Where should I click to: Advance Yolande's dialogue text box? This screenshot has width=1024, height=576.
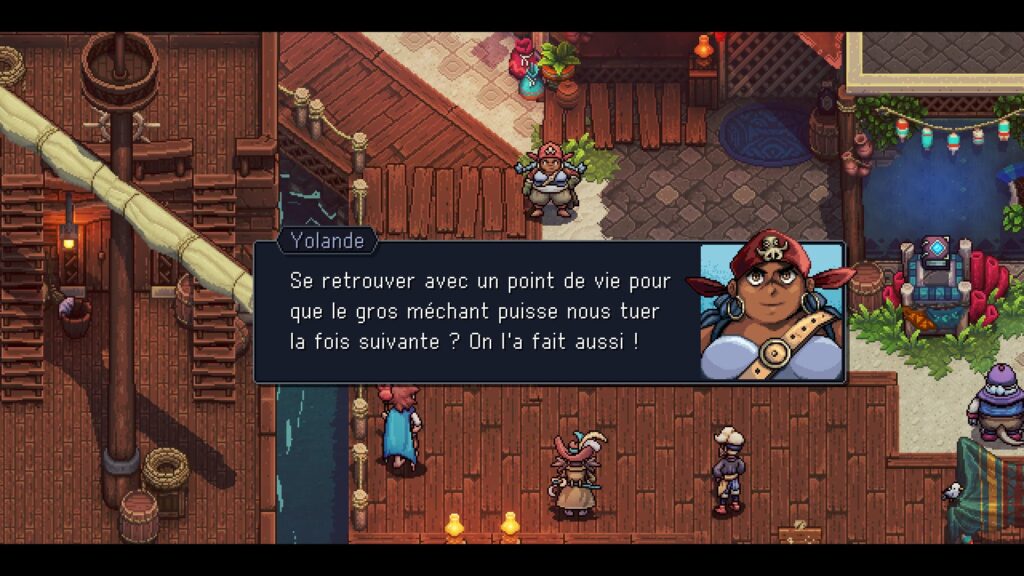480,311
